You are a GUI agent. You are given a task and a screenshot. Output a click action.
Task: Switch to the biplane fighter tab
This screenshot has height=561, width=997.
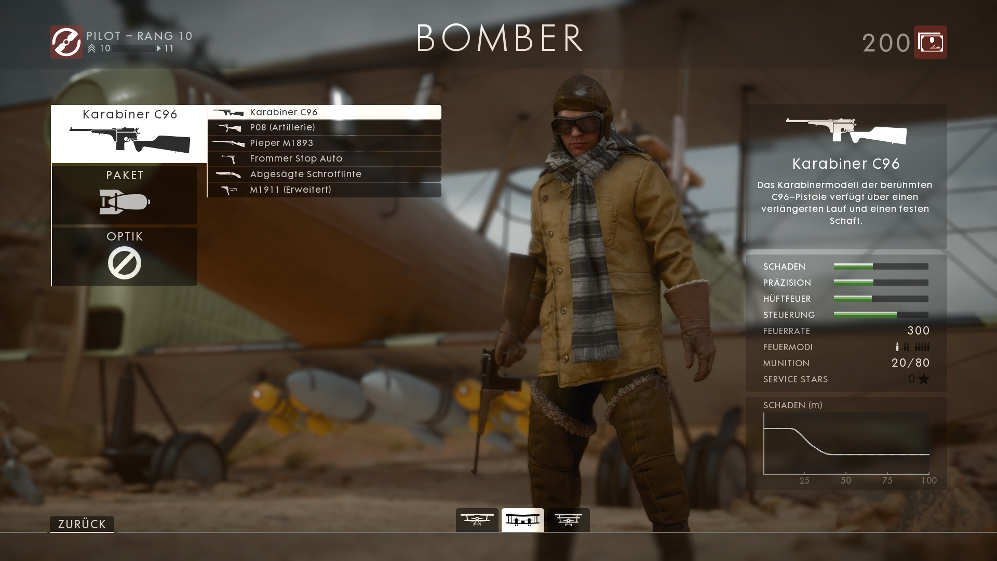[x=477, y=520]
